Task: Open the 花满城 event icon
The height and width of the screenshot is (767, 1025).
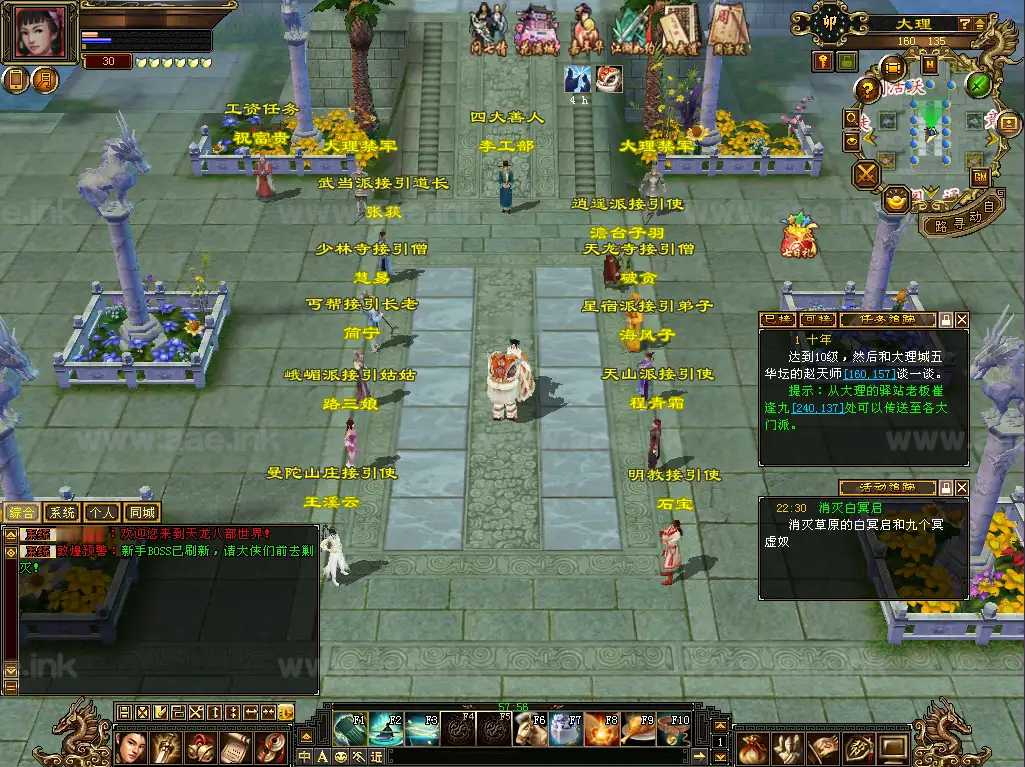Action: (x=536, y=30)
